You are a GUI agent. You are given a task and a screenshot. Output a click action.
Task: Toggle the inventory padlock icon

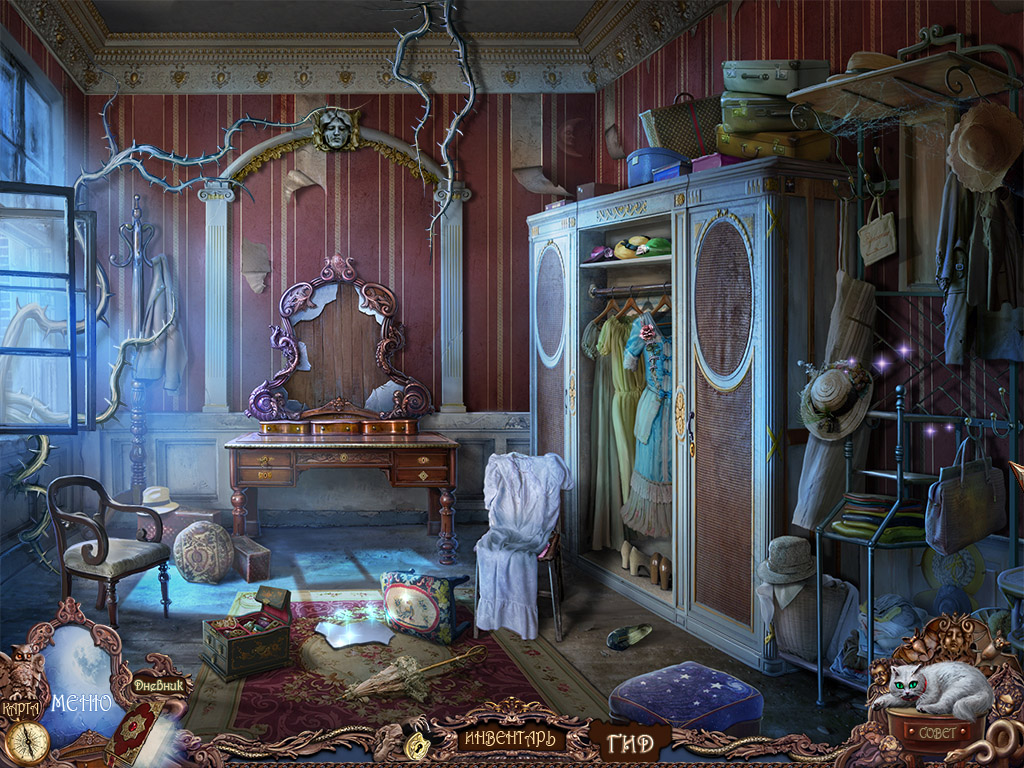click(416, 743)
